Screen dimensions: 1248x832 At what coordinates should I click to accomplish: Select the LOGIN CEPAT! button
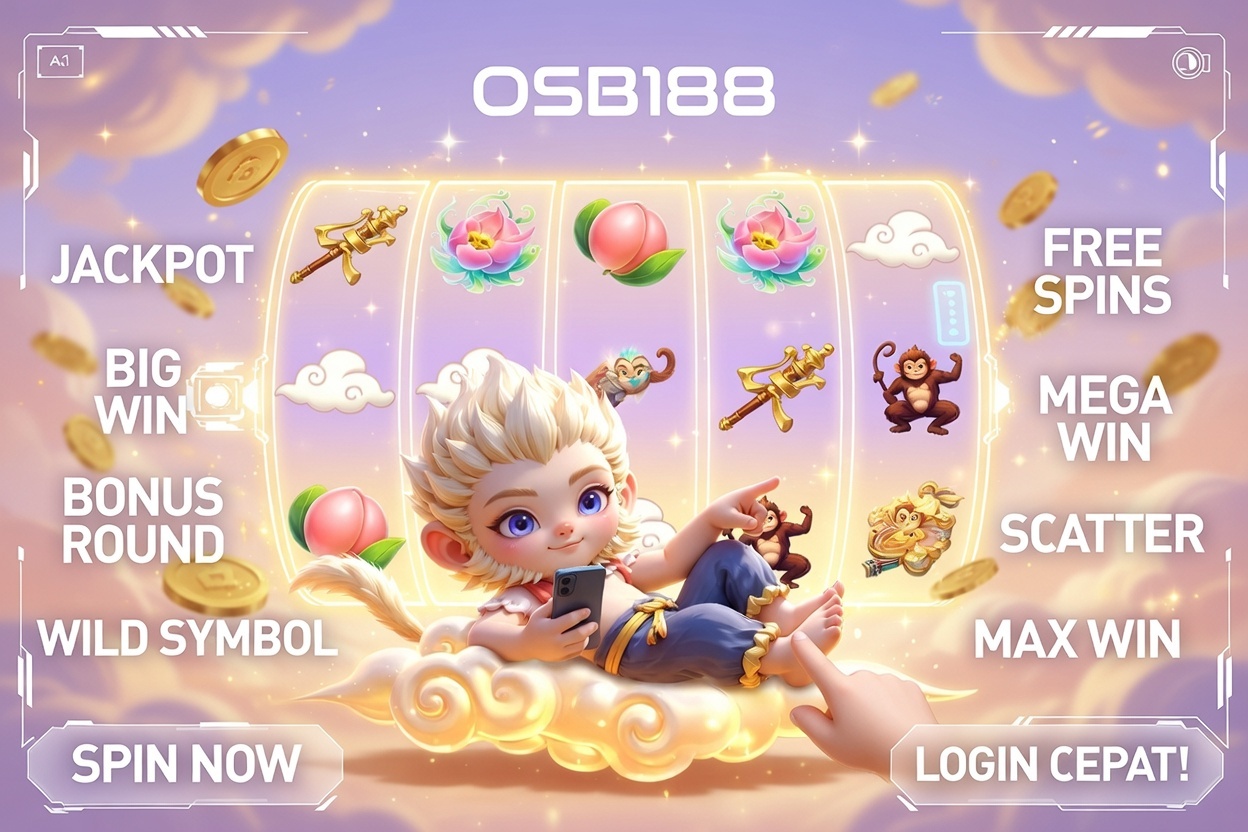pos(1052,764)
